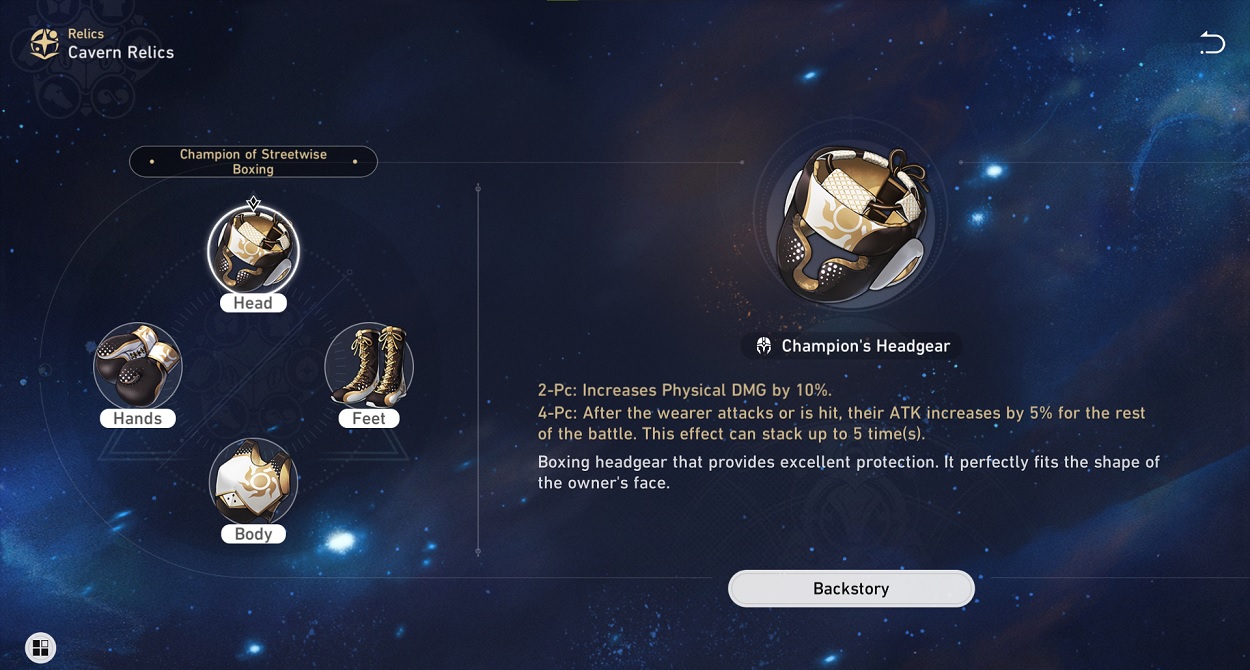Select the Head relic slot
Screen dimensions: 1250x670
[x=253, y=252]
